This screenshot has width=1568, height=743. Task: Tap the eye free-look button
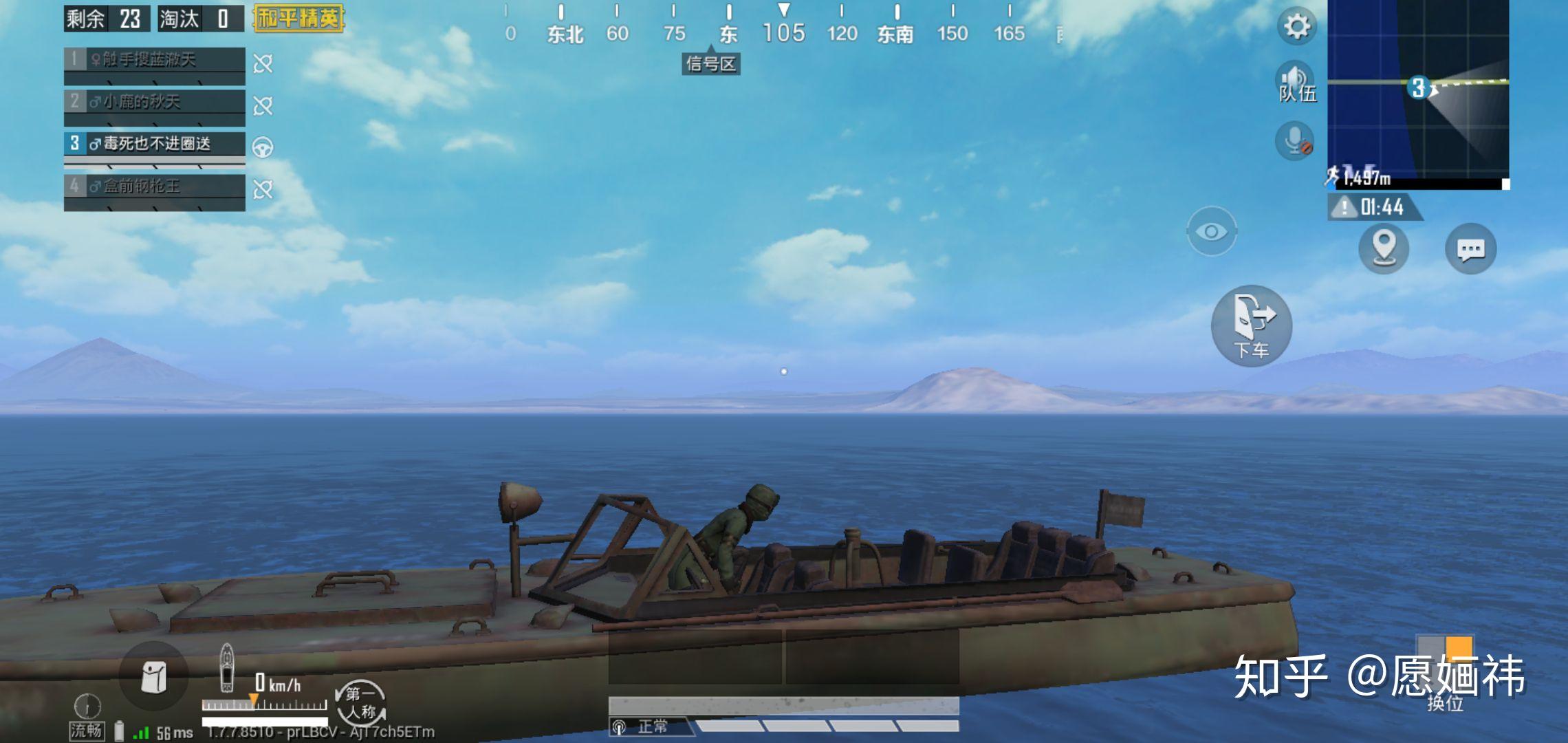tap(1211, 231)
